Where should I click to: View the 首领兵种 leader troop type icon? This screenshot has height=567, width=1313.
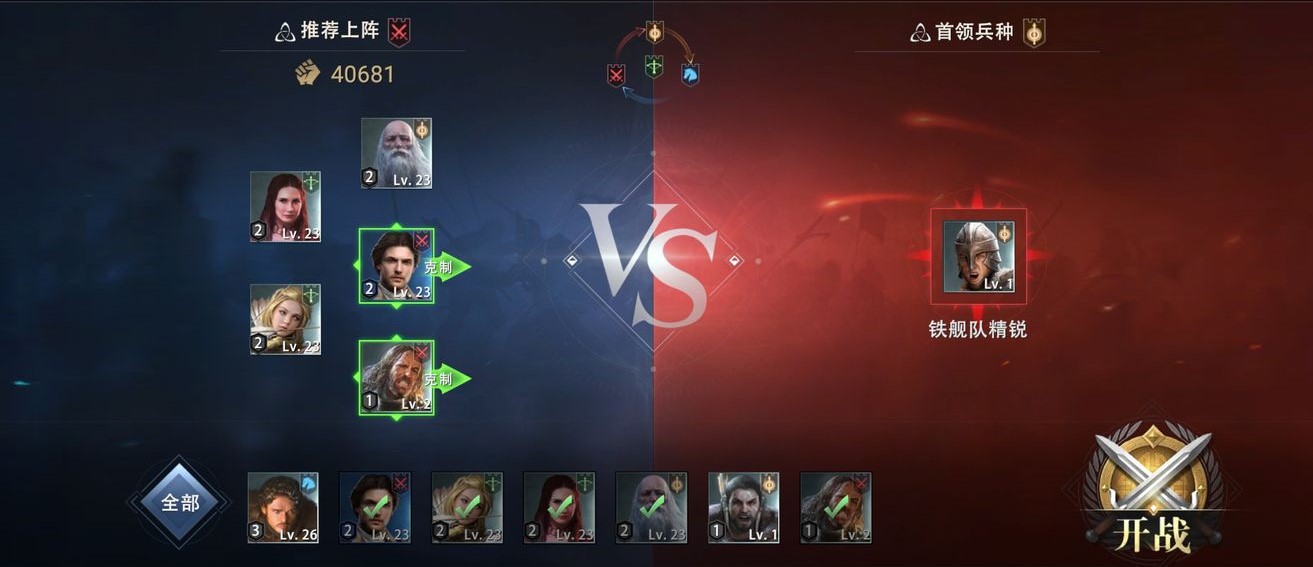pyautogui.click(x=1034, y=32)
